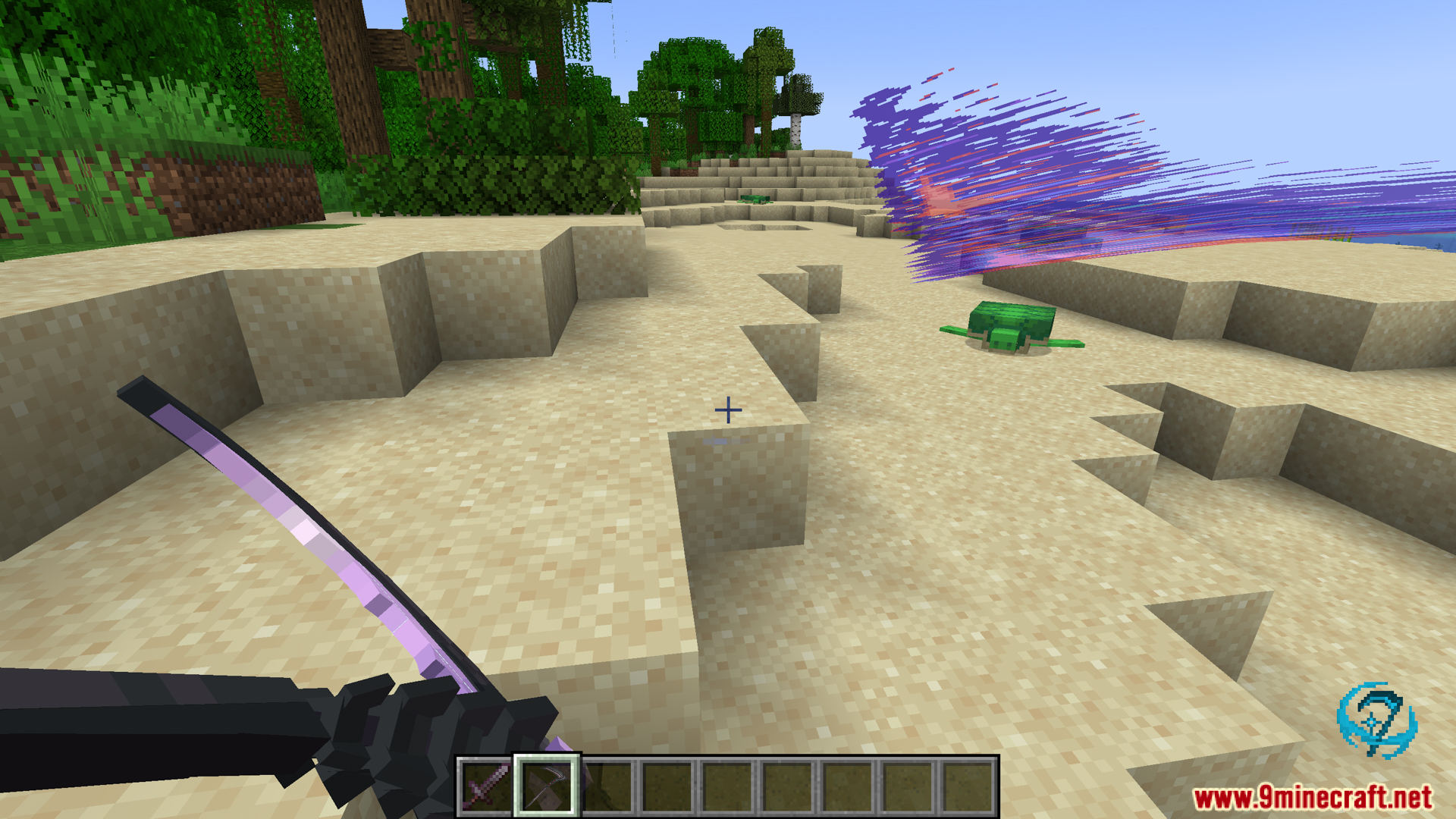Expand view toward the purple particle explosion
1456x819 pixels.
pos(1024,167)
